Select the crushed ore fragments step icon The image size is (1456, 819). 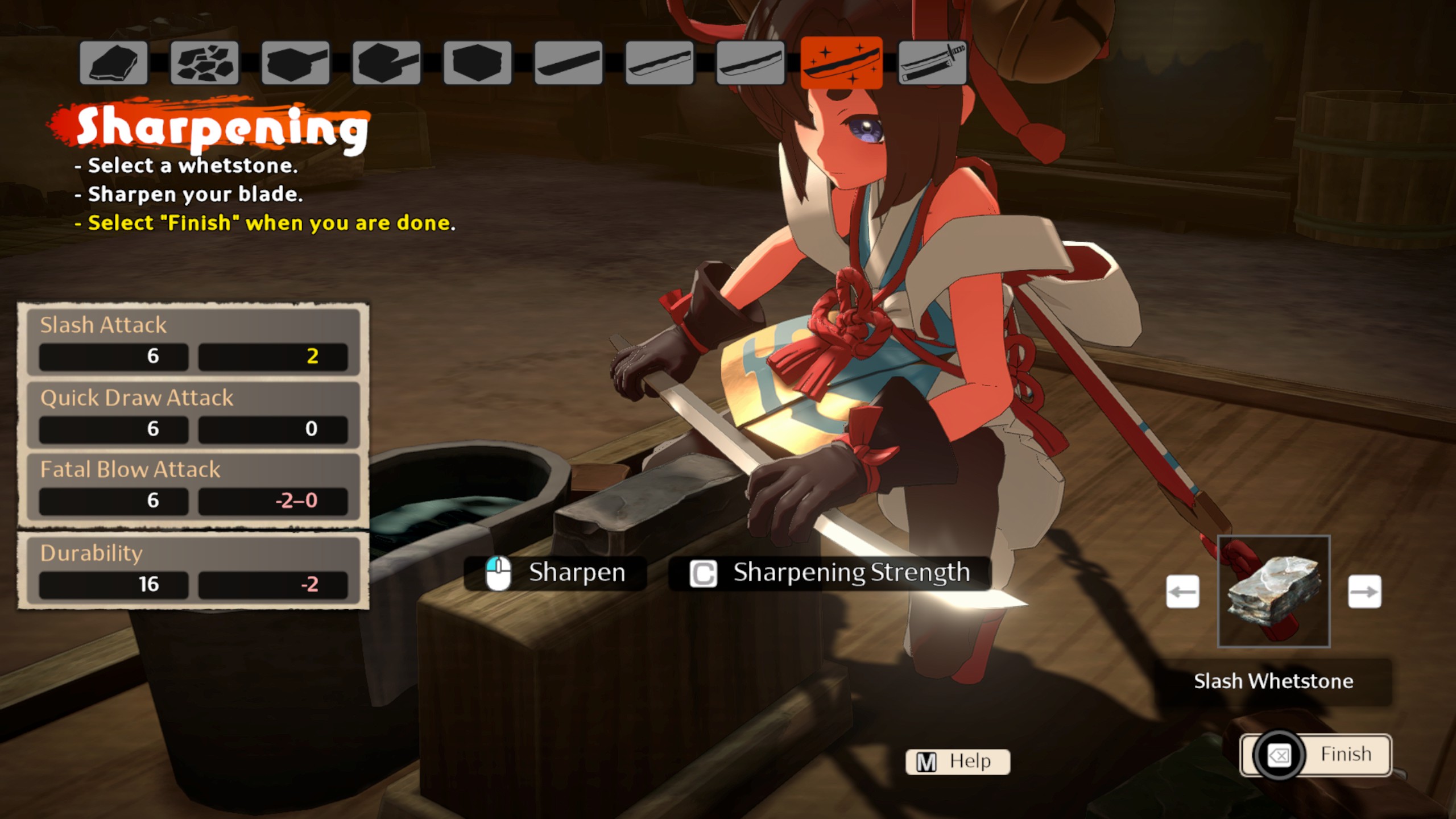coord(204,63)
